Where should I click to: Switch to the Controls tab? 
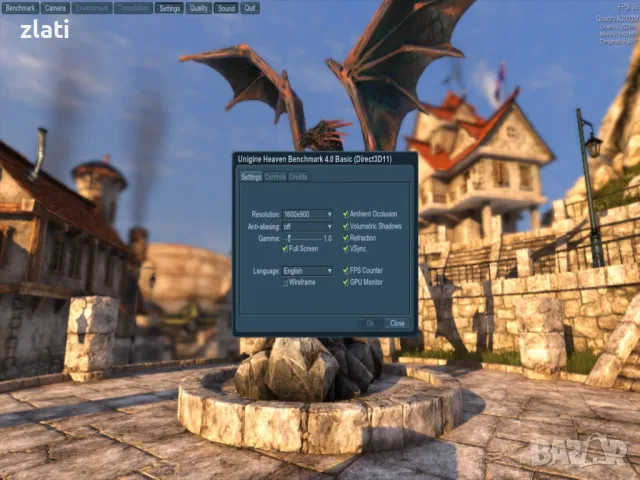275,177
